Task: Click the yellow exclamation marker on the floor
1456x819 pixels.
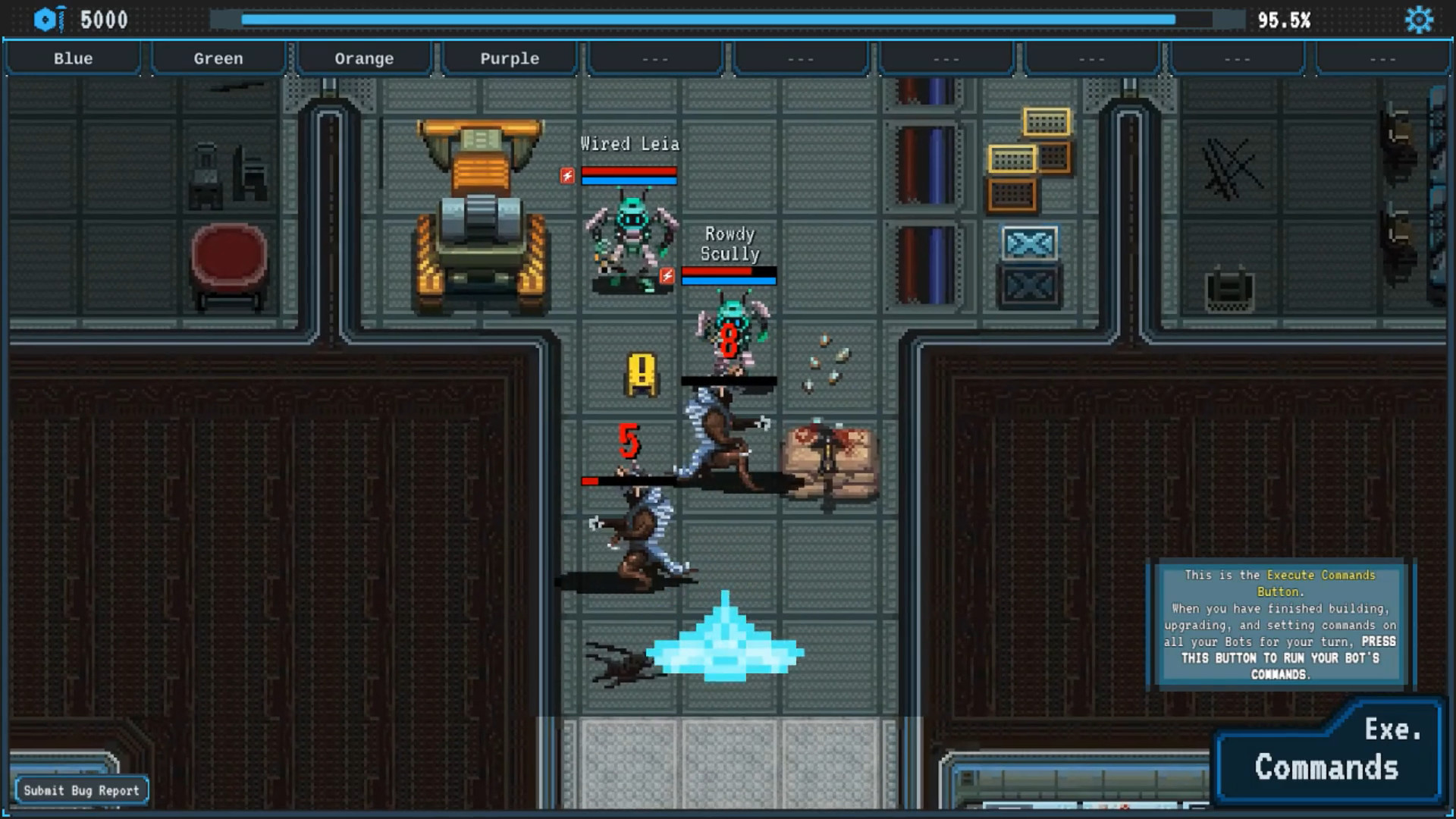Action: point(641,373)
